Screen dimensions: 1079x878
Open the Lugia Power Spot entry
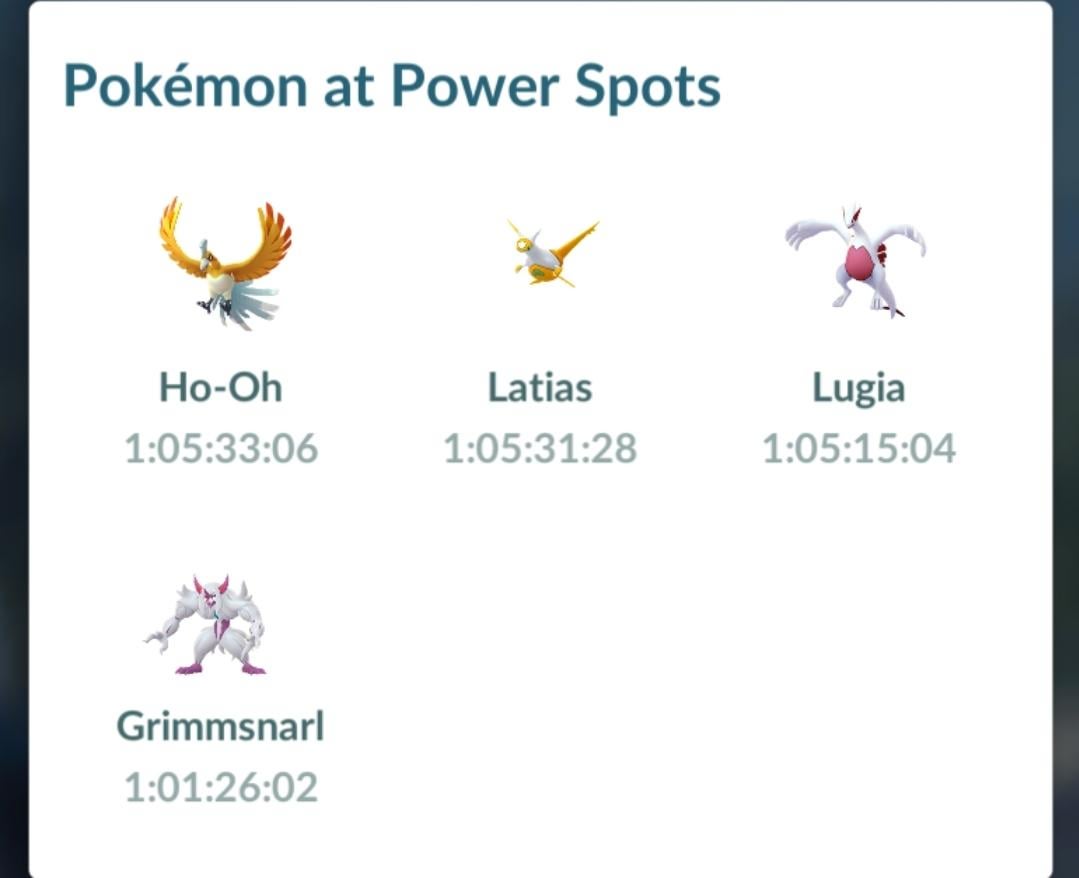click(x=858, y=262)
